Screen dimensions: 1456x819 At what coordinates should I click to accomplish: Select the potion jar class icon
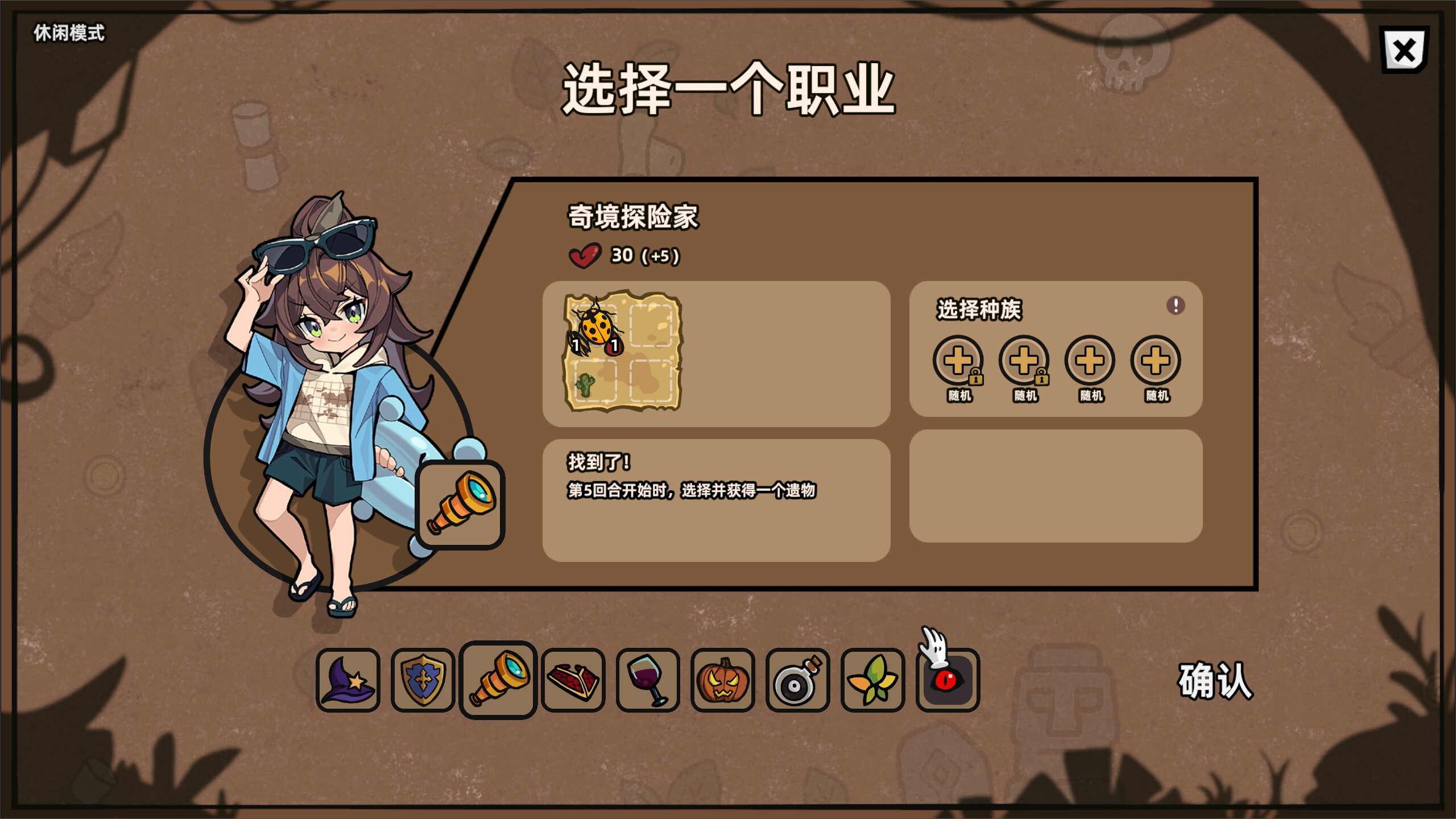click(x=797, y=680)
